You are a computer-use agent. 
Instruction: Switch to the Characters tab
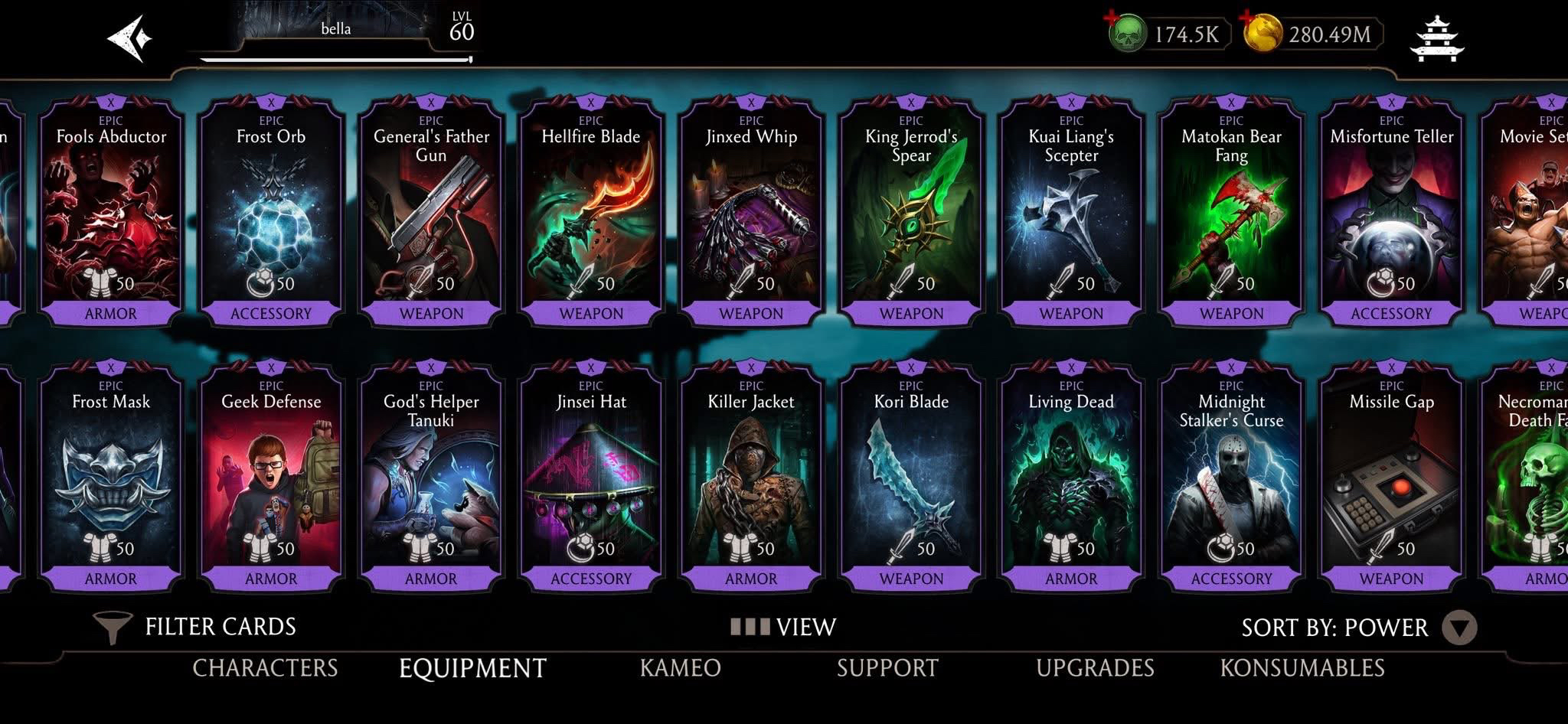[x=266, y=667]
